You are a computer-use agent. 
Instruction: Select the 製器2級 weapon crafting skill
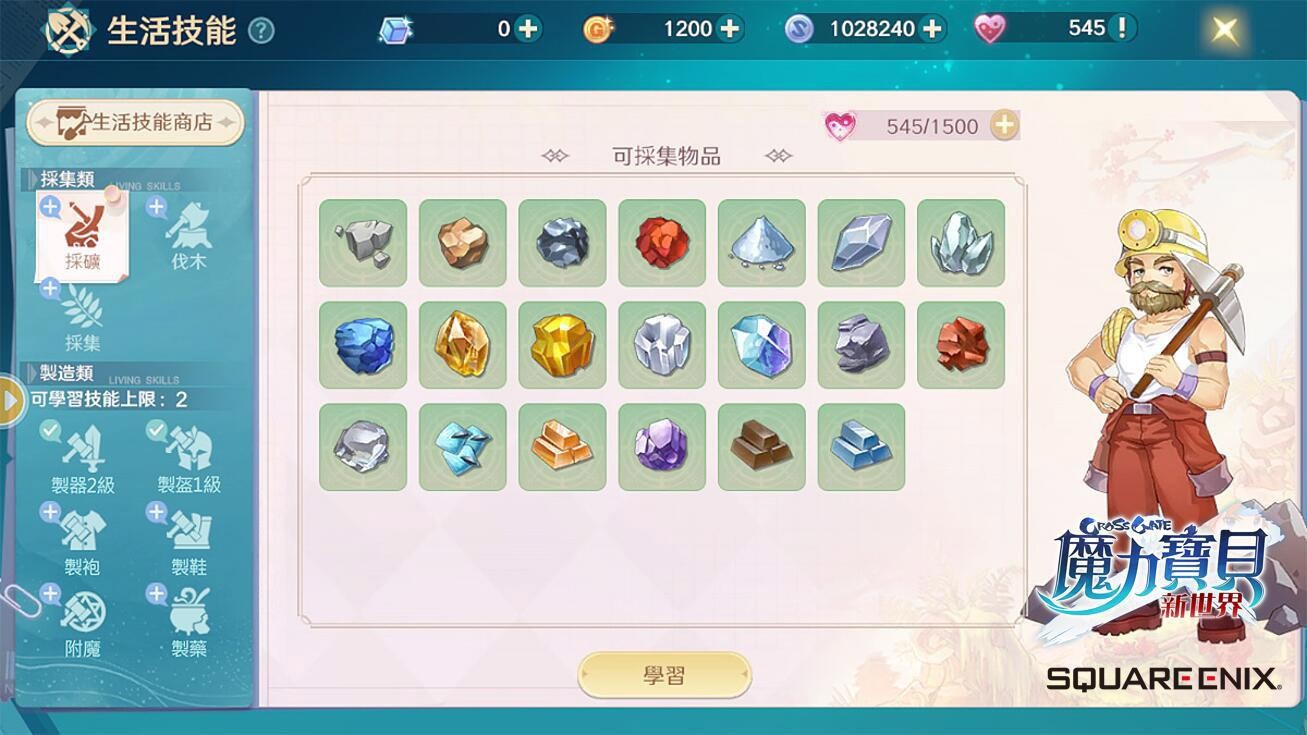[83, 459]
